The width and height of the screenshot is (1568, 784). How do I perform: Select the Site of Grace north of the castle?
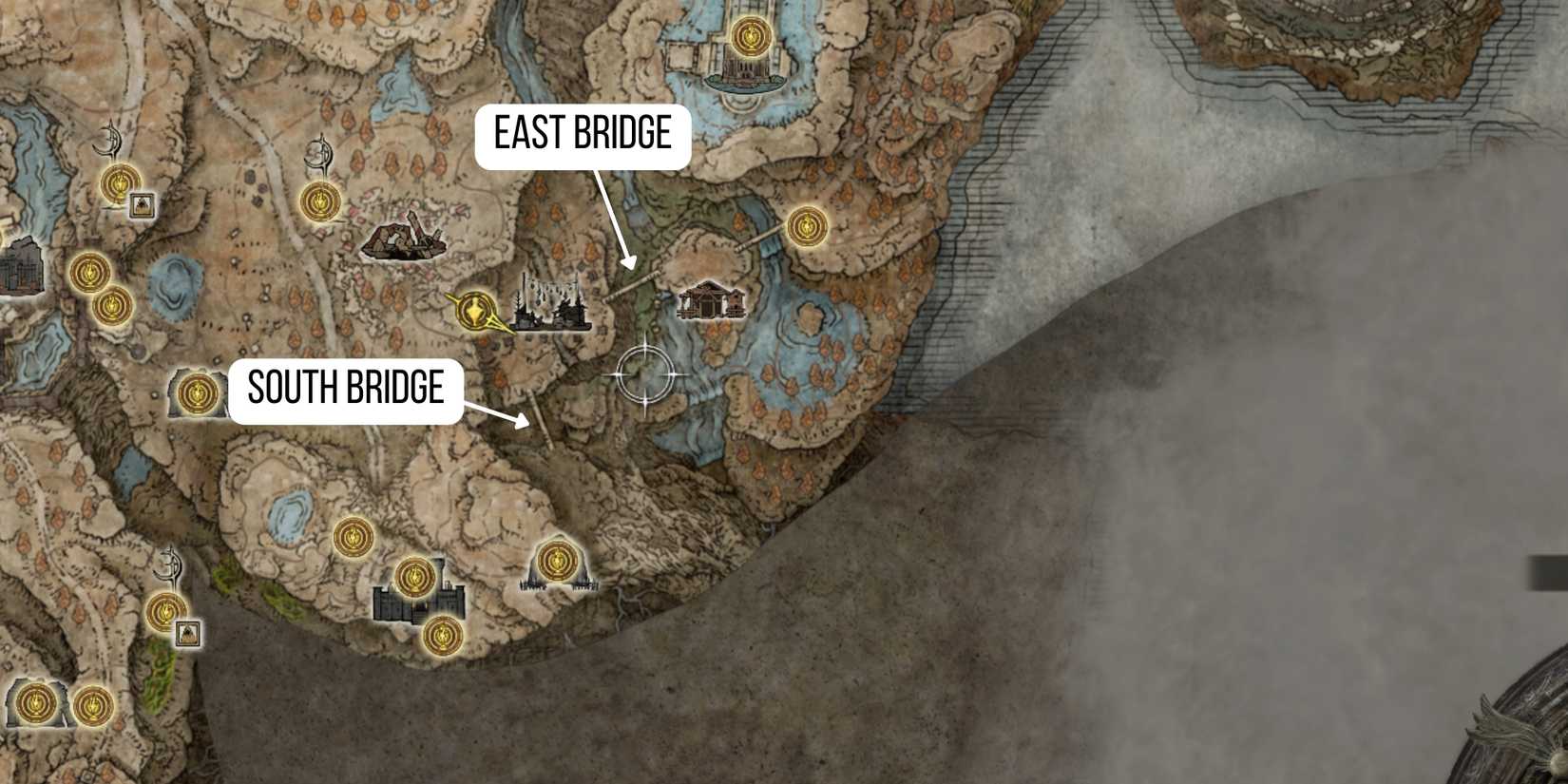pos(415,576)
